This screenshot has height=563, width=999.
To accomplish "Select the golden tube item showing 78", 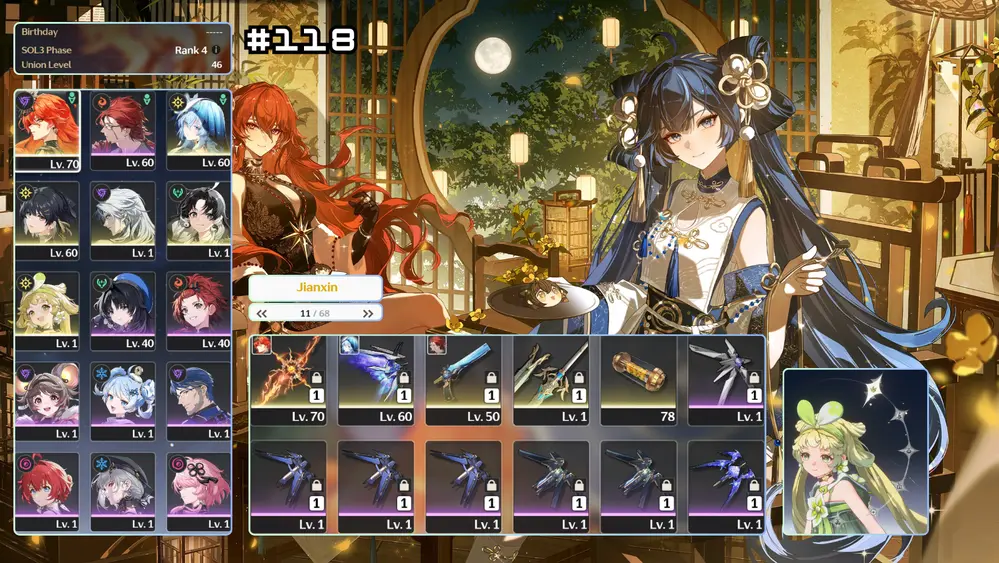I will click(x=638, y=376).
